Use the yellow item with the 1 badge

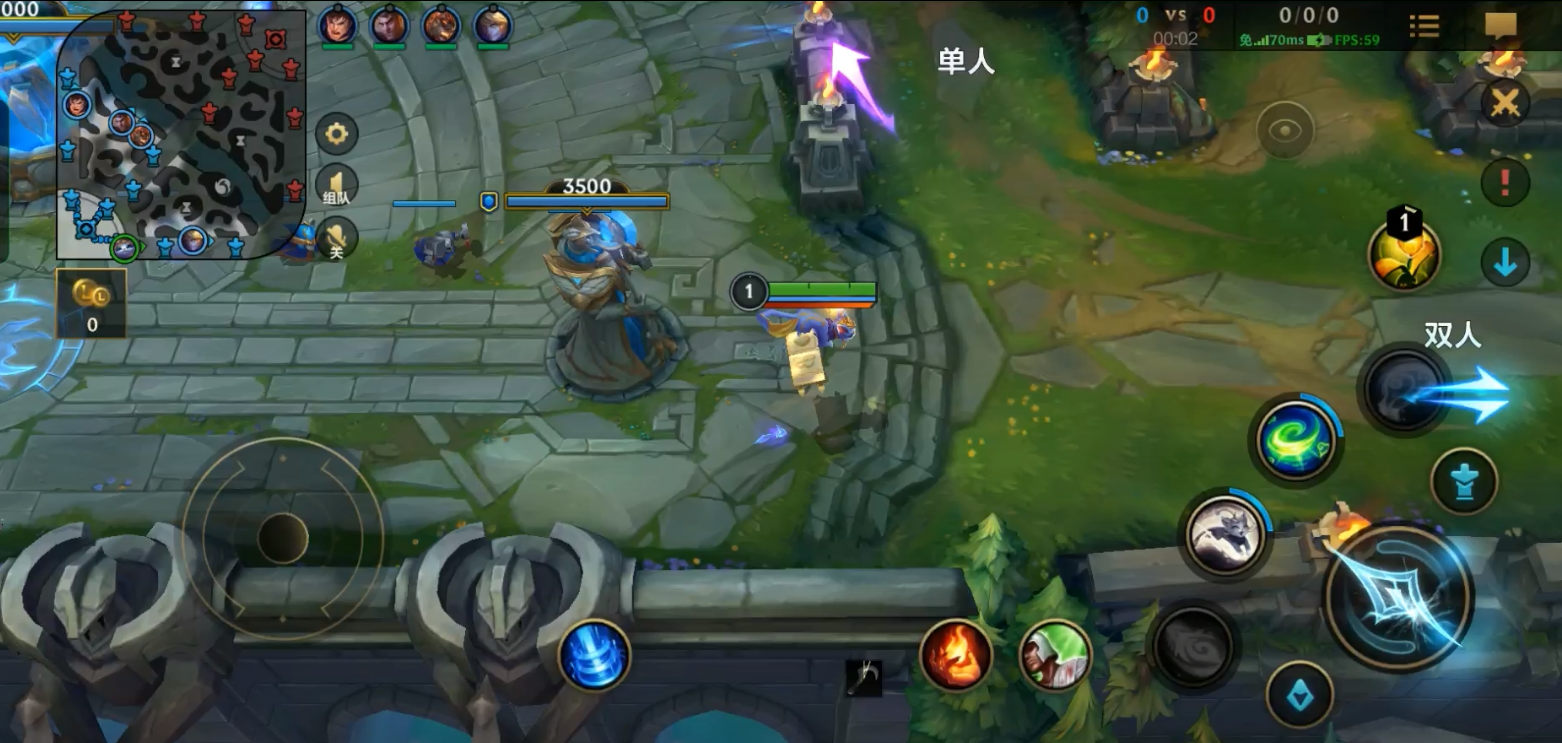(1404, 255)
